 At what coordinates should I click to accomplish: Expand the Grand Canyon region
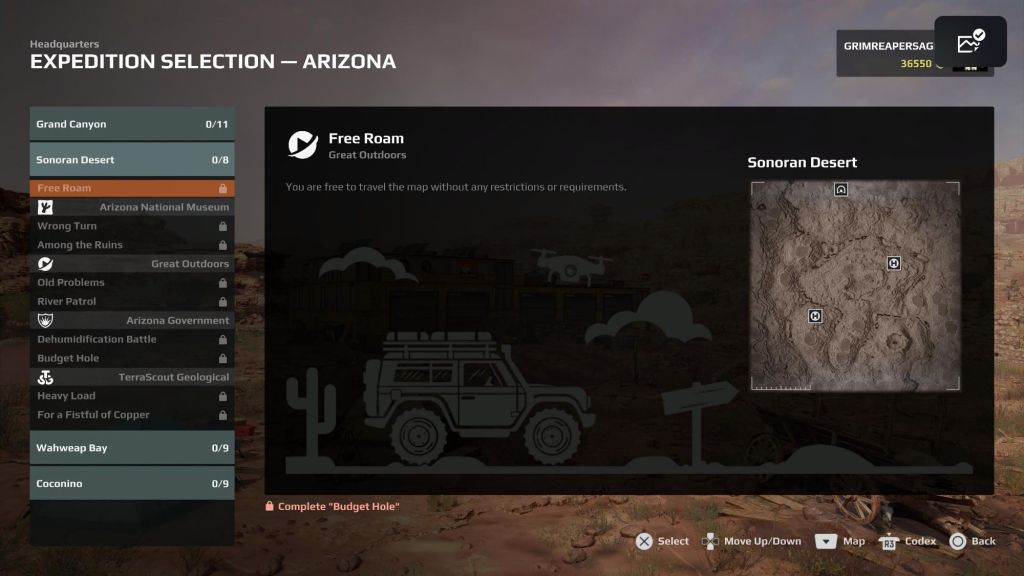pyautogui.click(x=132, y=124)
